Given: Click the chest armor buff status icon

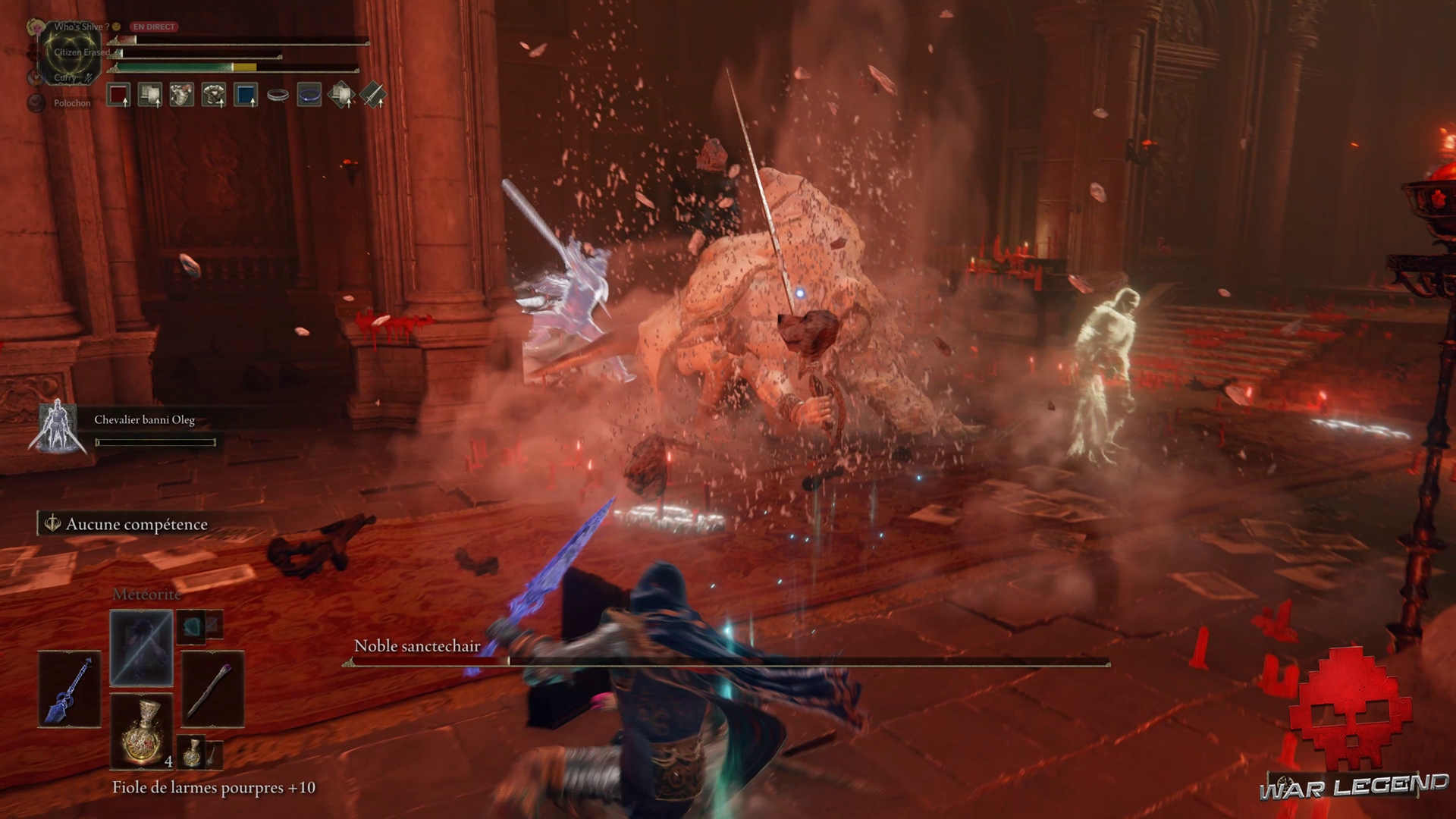Looking at the screenshot, I should (214, 95).
